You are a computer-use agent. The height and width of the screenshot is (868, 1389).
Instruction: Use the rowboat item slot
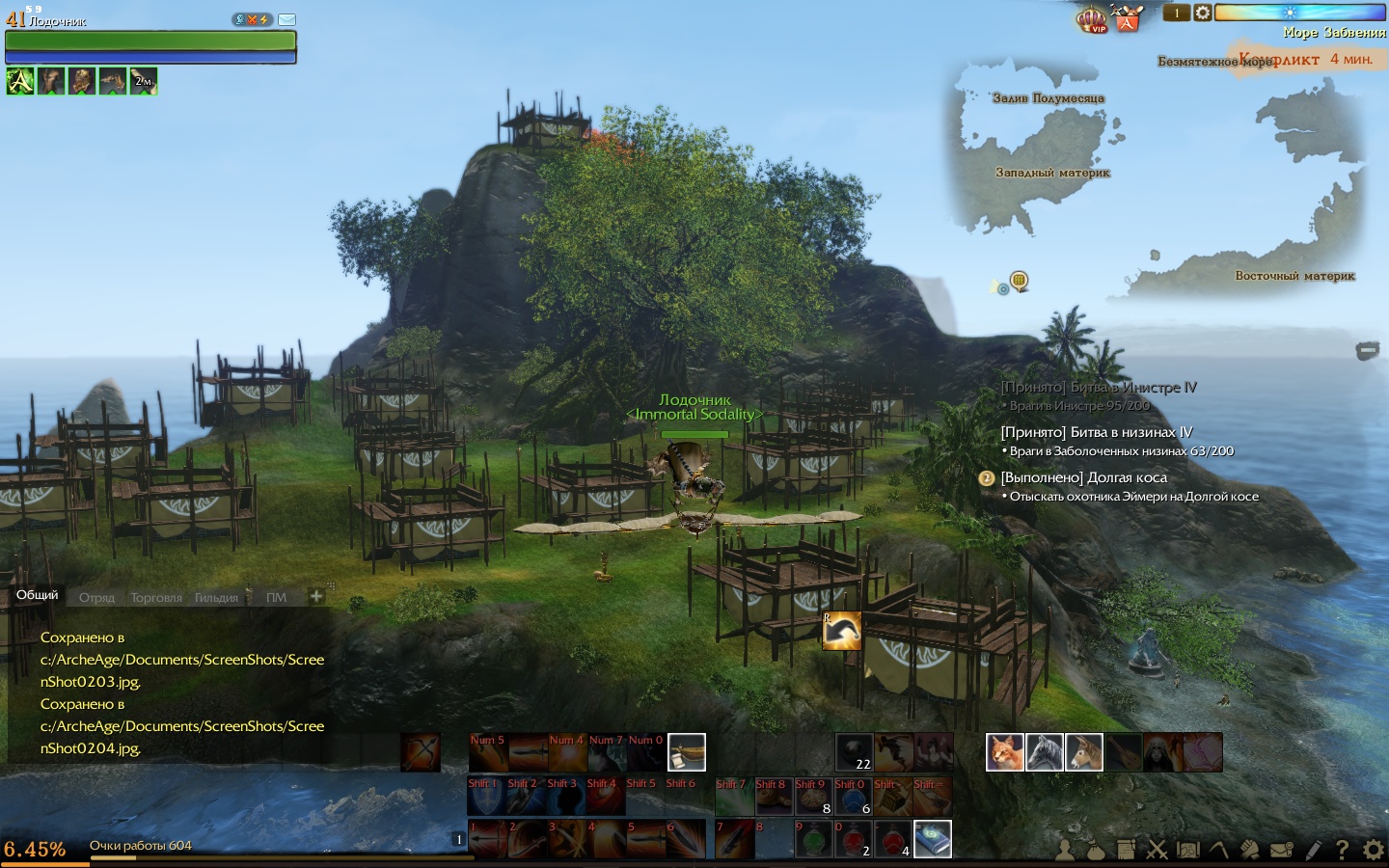pos(686,752)
